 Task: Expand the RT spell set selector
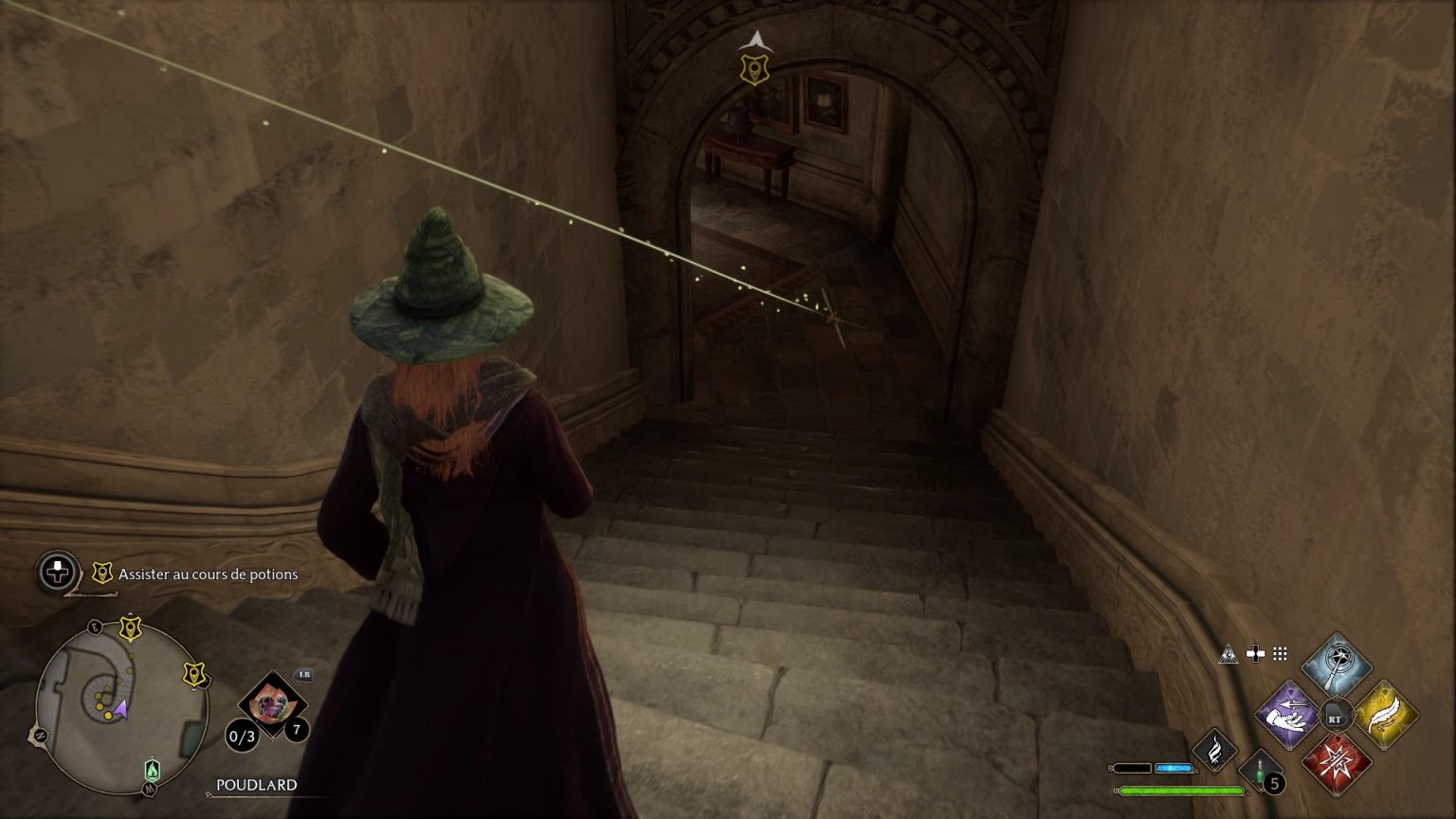[x=1336, y=717]
